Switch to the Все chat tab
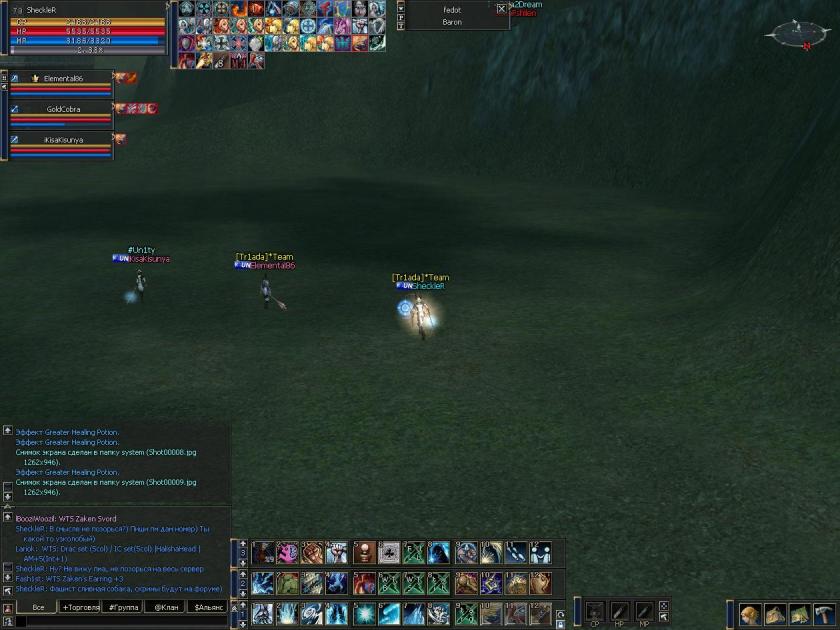This screenshot has height=630, width=840. (38, 607)
